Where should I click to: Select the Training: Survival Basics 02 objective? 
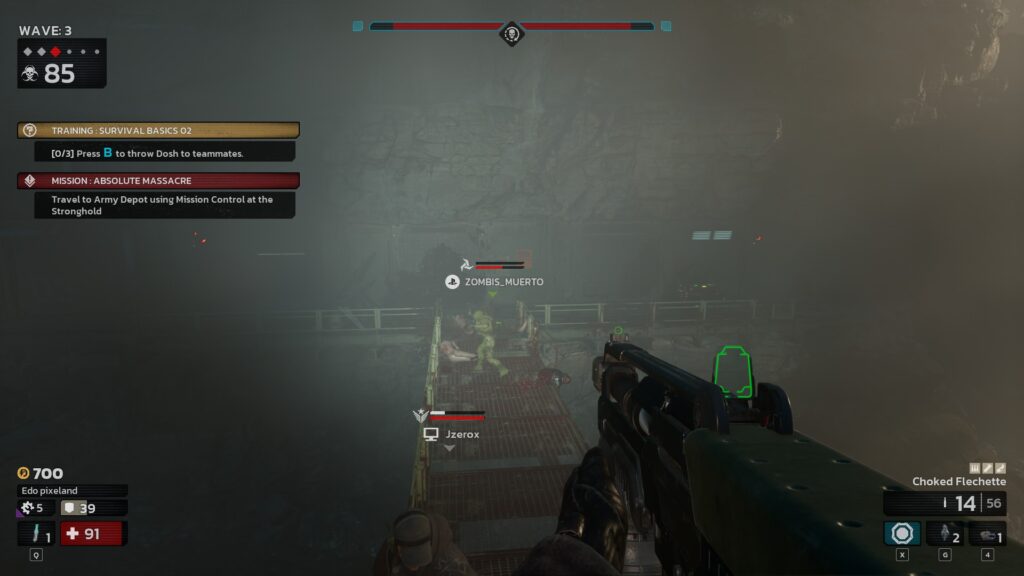[159, 131]
